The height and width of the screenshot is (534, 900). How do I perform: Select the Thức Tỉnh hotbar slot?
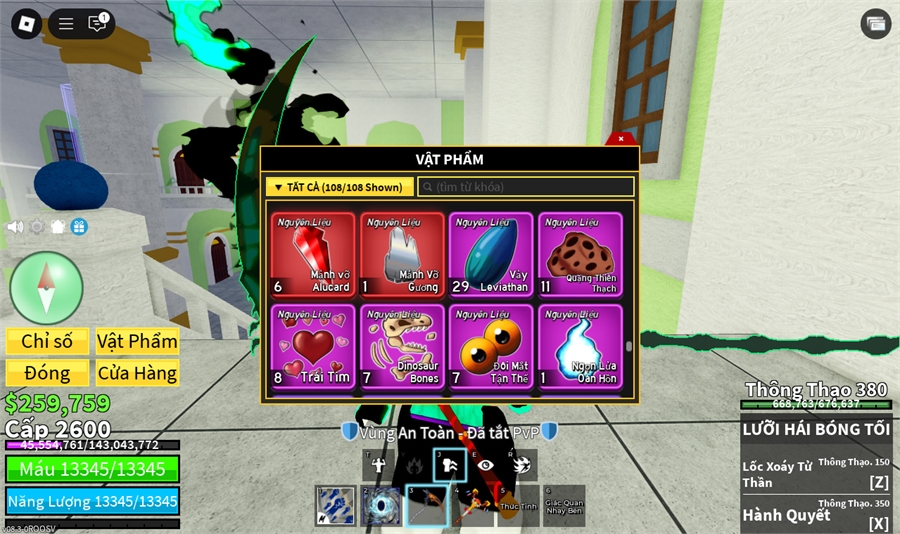pos(517,505)
